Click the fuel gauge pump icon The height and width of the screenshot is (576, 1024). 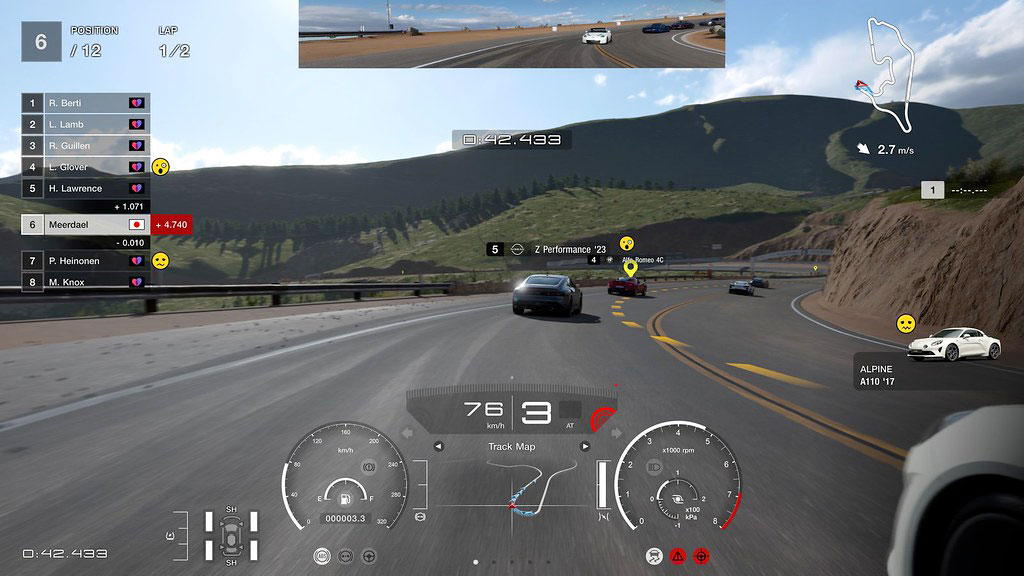[x=345, y=495]
